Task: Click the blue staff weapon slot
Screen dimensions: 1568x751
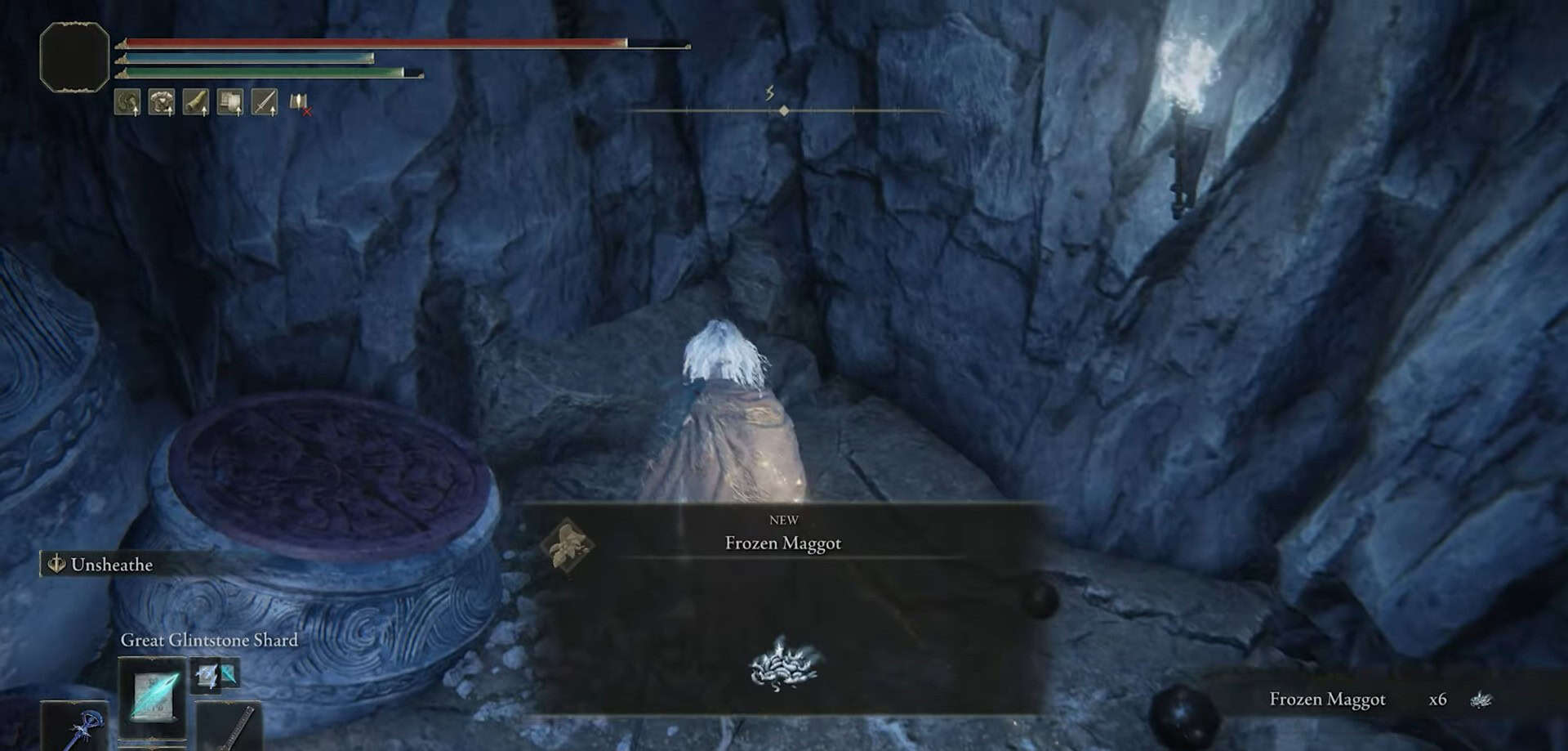Action: (x=75, y=726)
